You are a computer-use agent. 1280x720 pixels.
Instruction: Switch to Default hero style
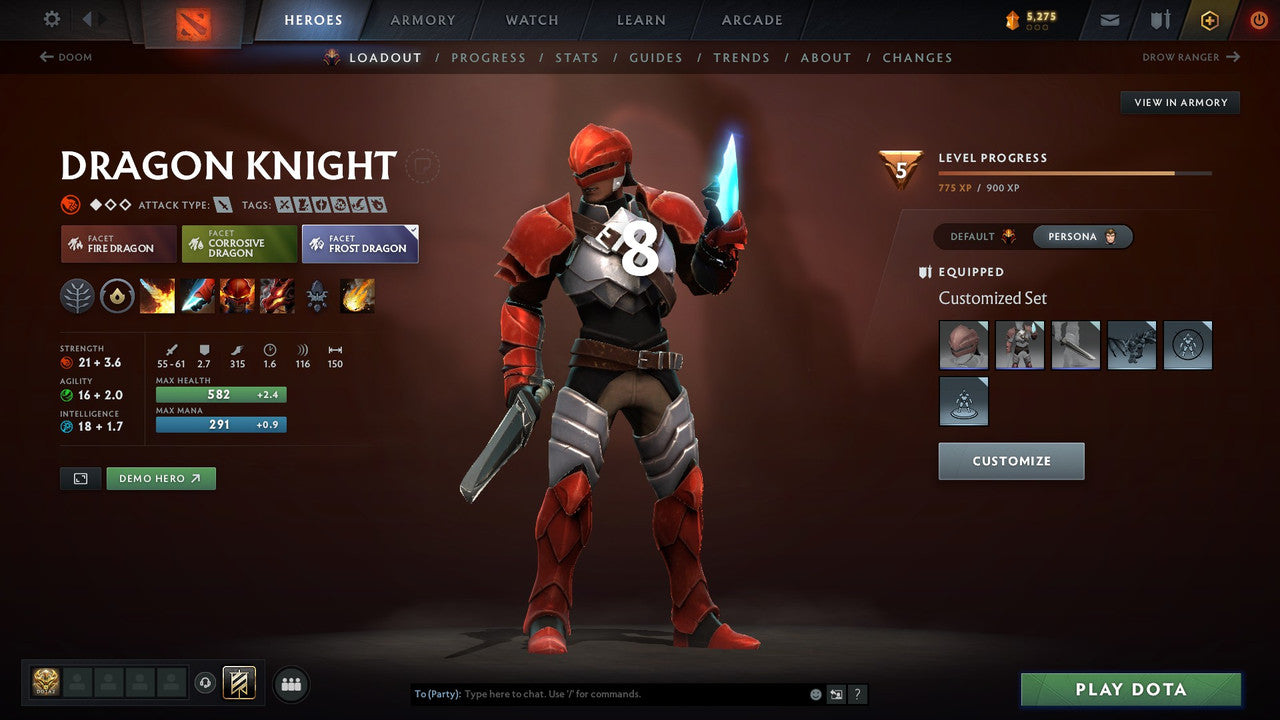[982, 237]
